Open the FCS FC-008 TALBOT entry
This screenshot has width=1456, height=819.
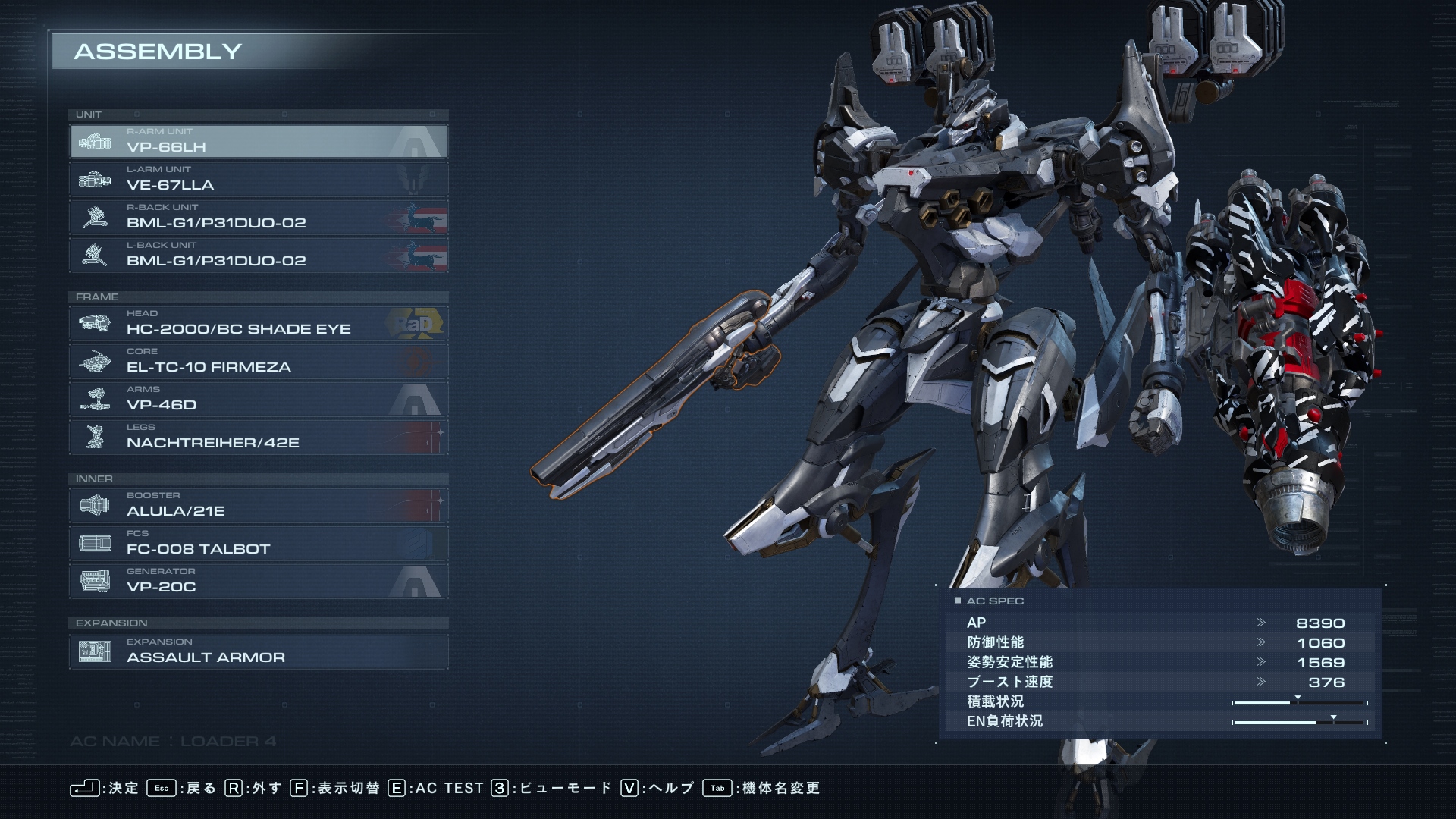tap(258, 544)
